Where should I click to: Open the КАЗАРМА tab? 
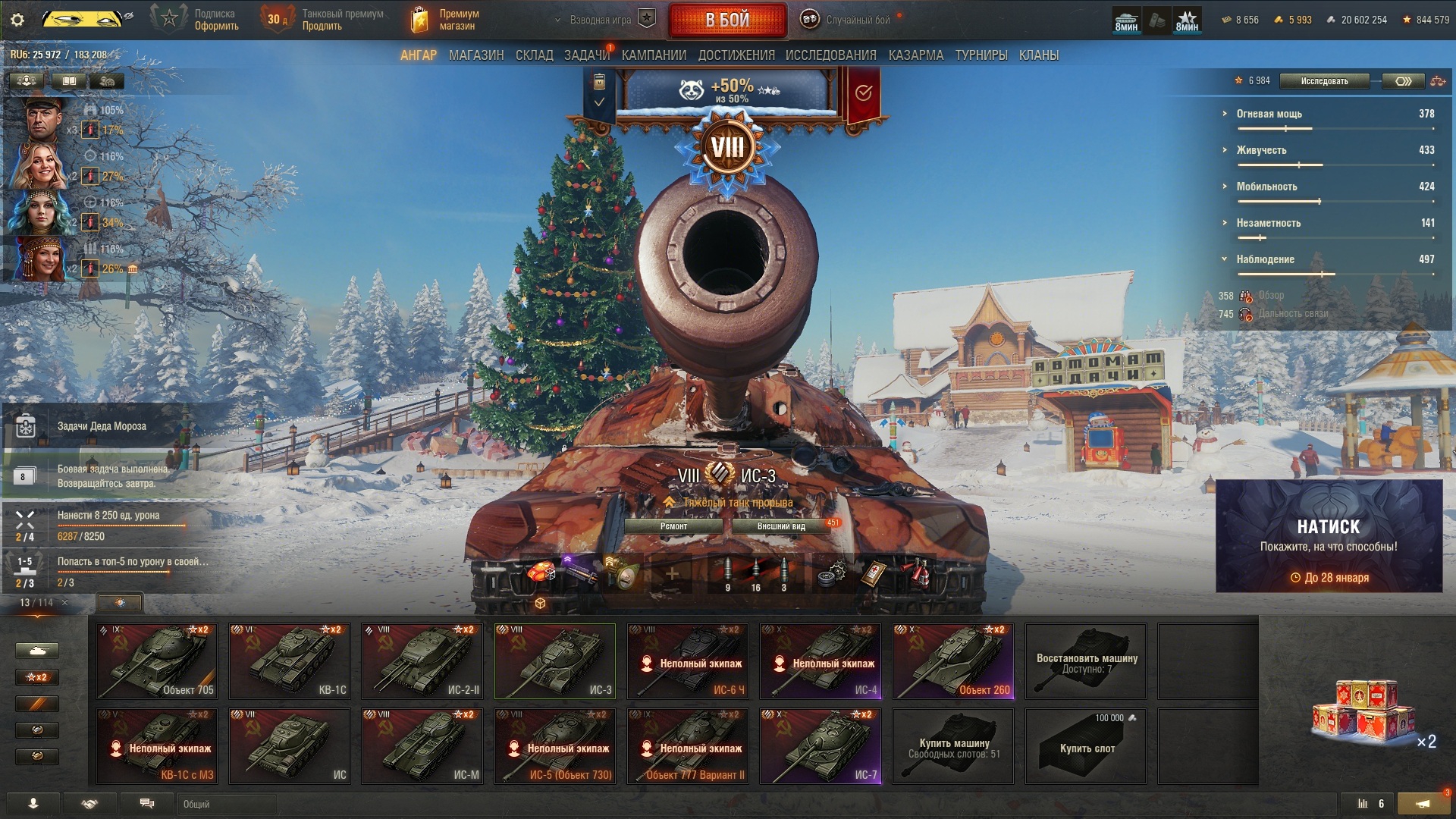click(915, 55)
